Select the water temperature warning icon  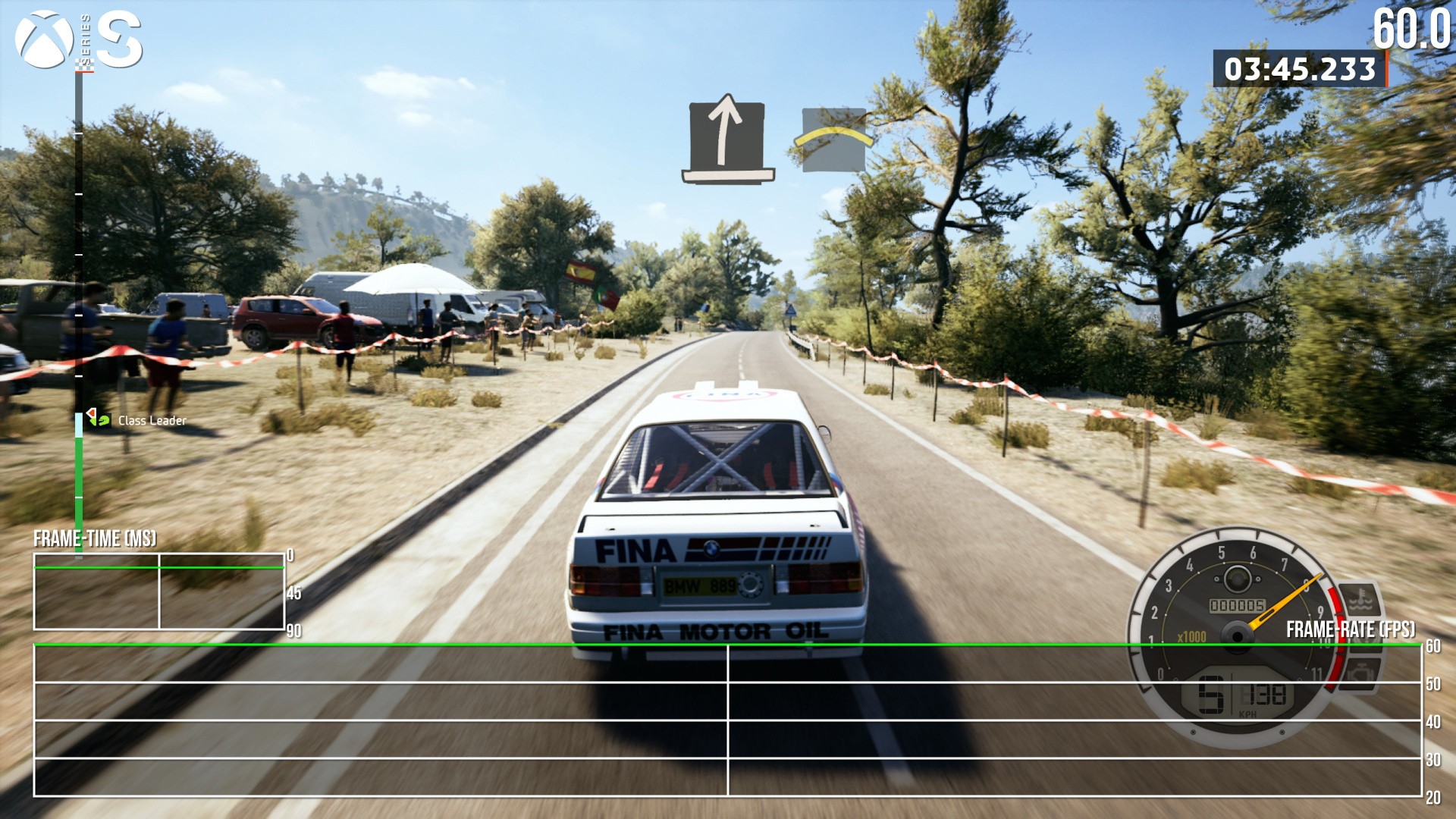1360,601
